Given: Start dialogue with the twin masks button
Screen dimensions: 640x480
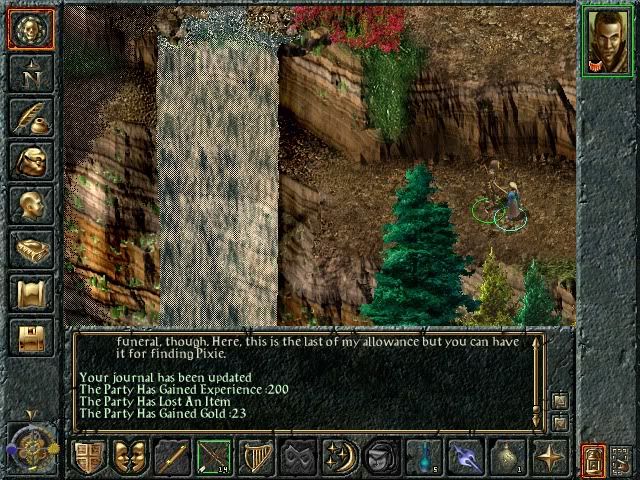Looking at the screenshot, I should [x=130, y=458].
